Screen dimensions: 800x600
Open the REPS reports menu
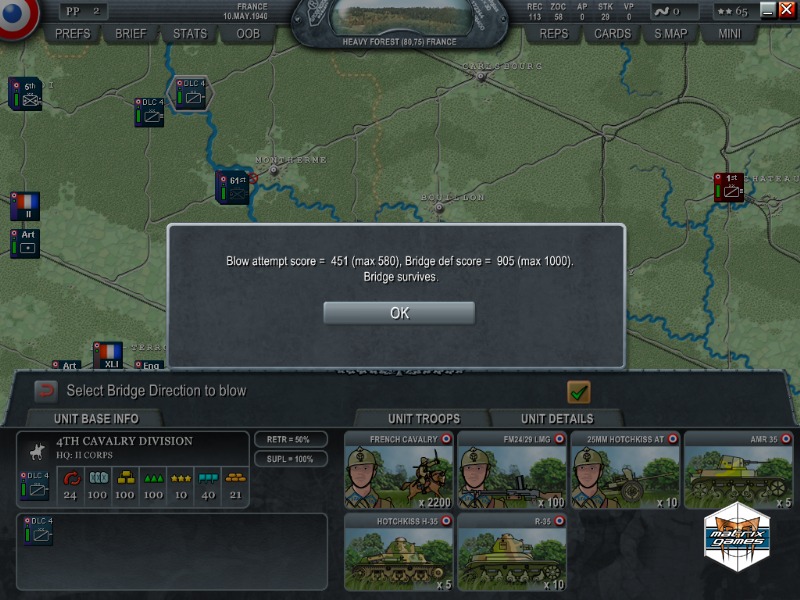point(553,33)
